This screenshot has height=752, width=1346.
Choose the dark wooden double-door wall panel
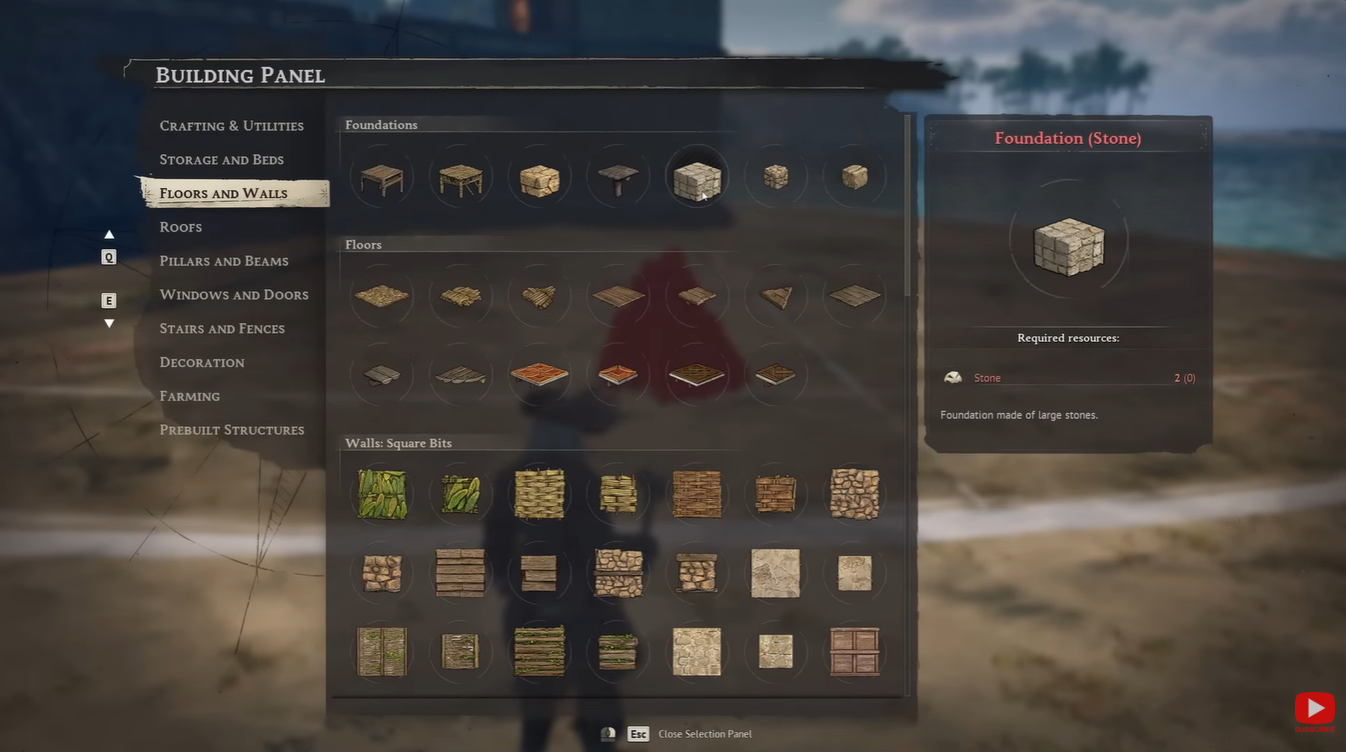pos(854,652)
